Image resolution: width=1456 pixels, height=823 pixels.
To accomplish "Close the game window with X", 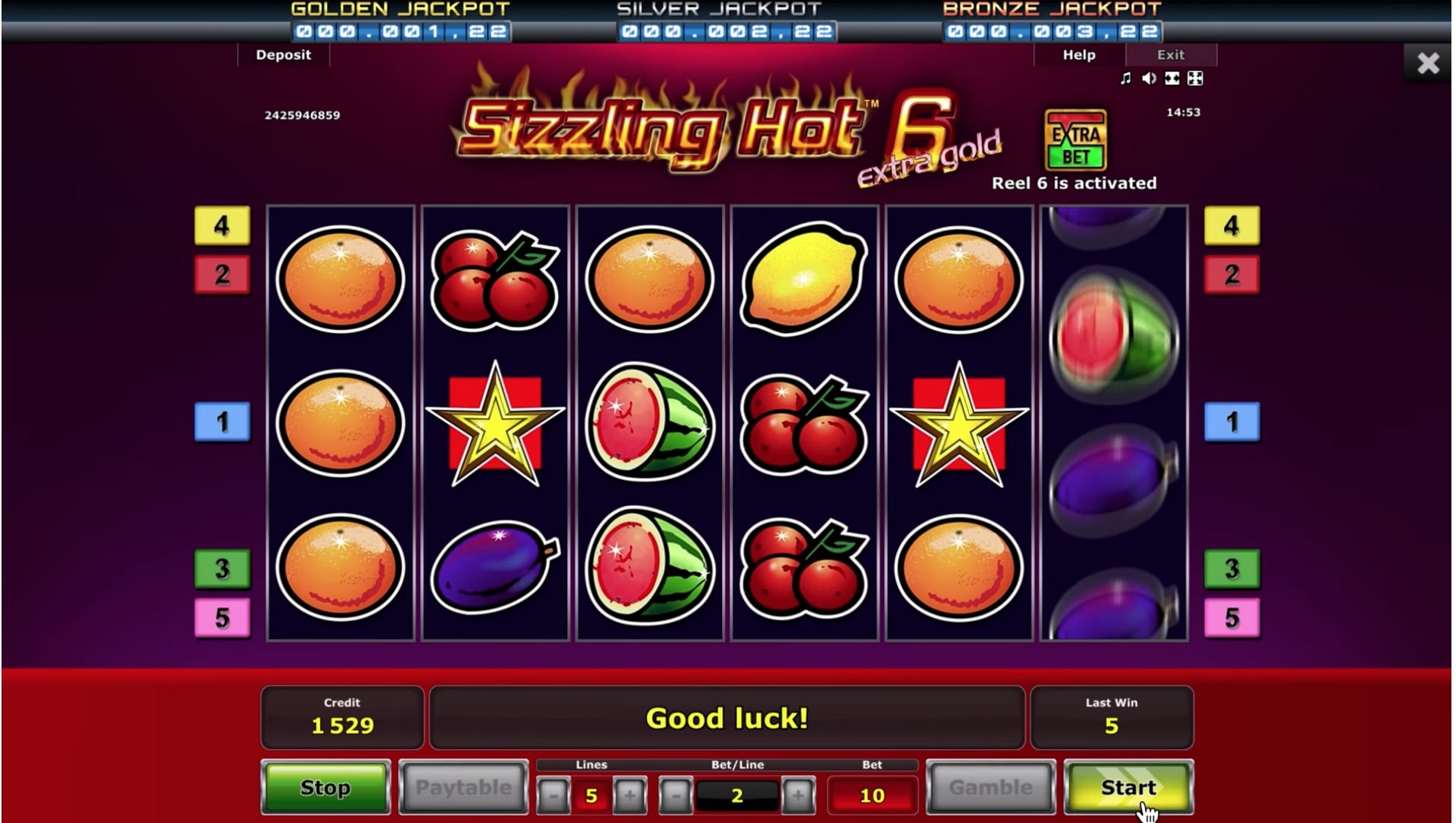I will click(x=1428, y=62).
